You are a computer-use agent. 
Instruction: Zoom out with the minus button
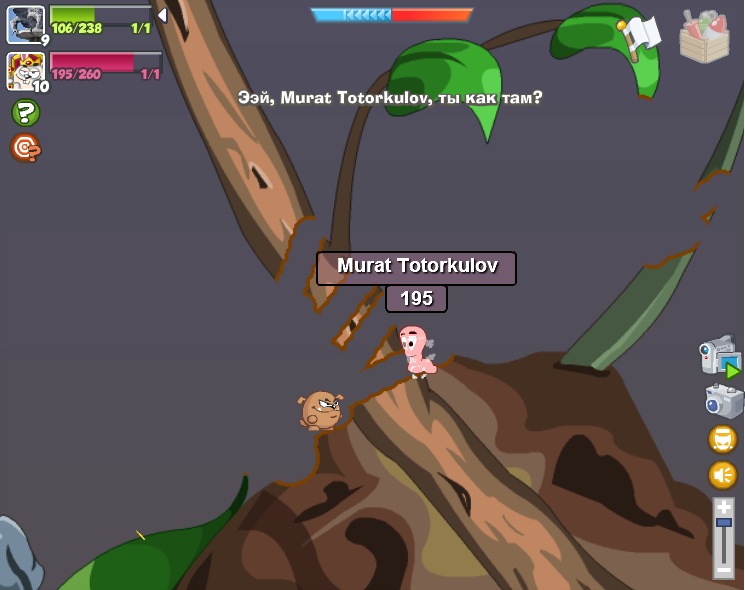tap(724, 569)
